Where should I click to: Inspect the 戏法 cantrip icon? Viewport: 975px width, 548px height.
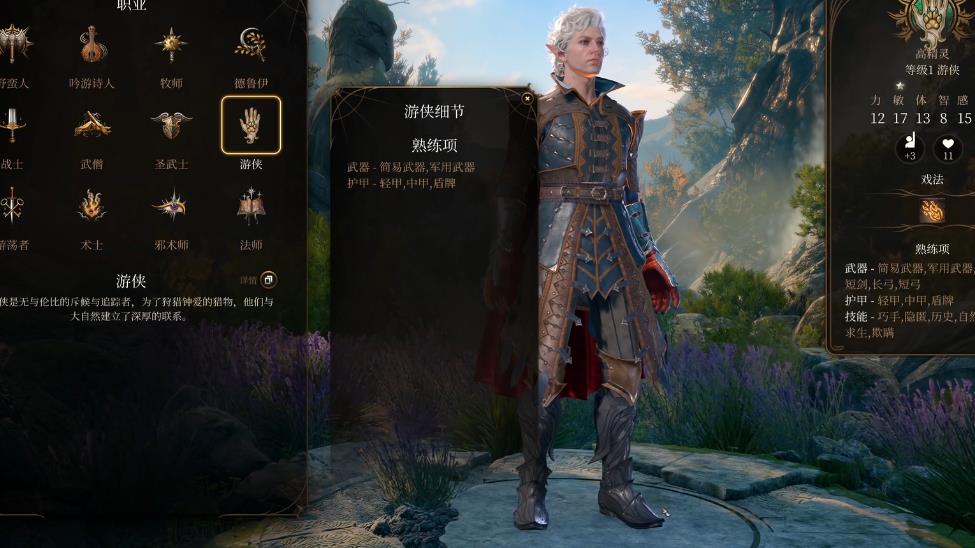click(x=932, y=211)
